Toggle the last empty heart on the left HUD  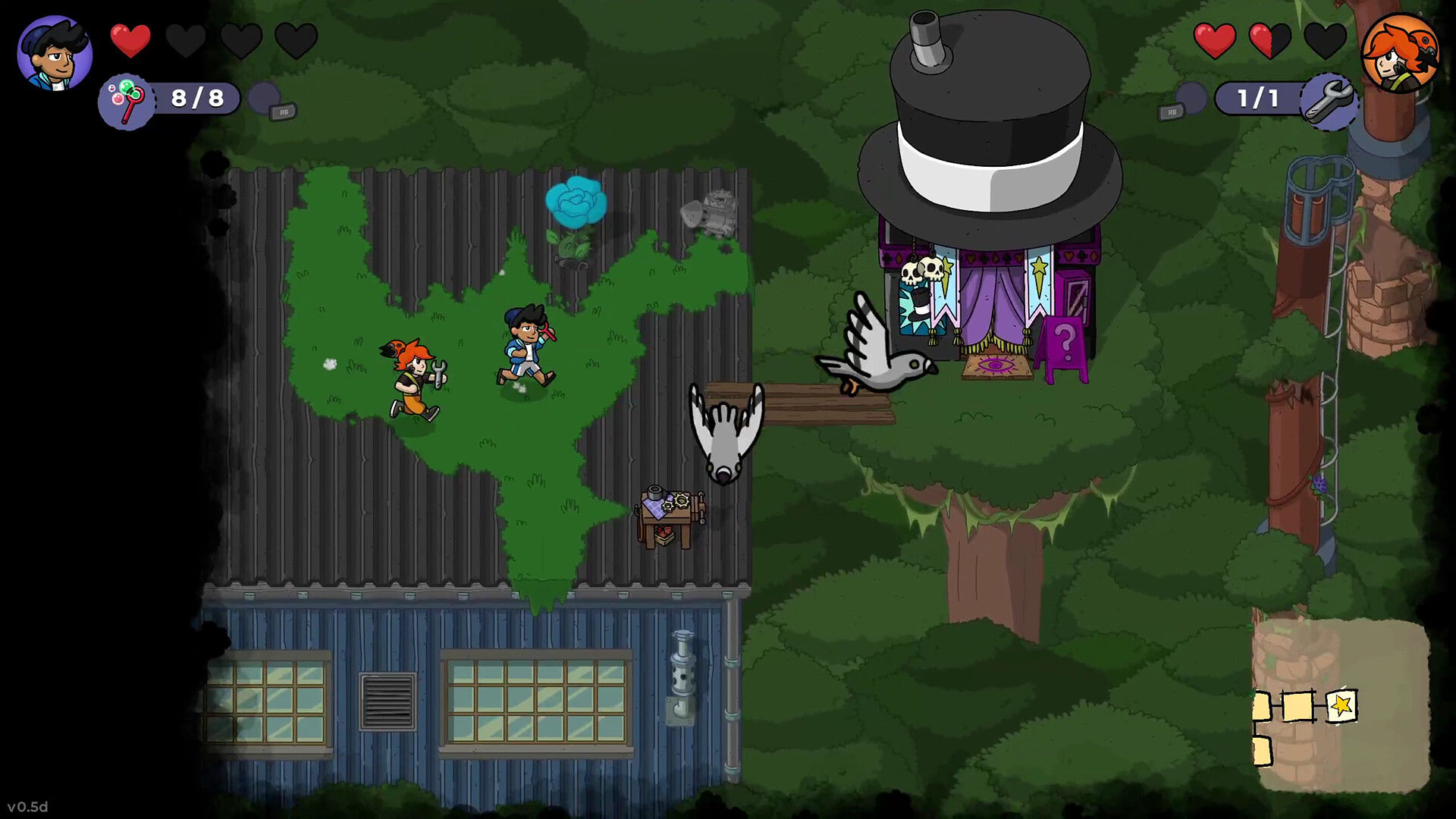click(297, 42)
